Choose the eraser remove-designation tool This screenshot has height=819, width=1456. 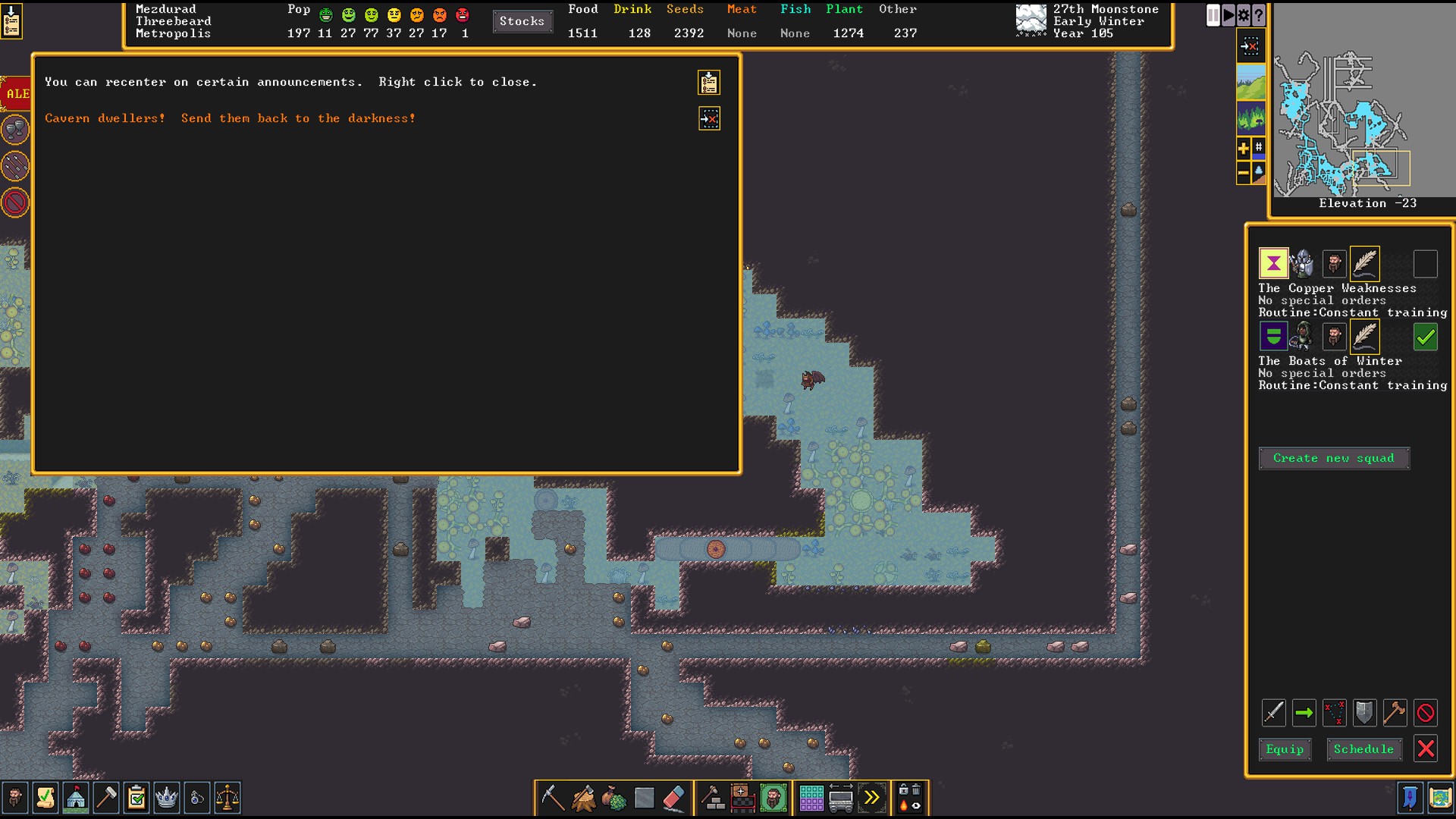(673, 798)
